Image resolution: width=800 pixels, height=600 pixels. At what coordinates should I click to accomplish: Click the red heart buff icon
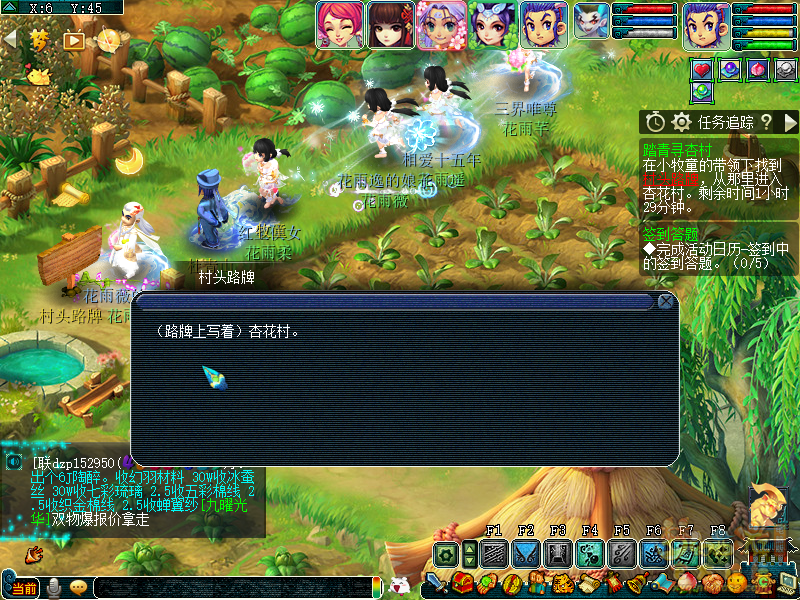coord(702,69)
